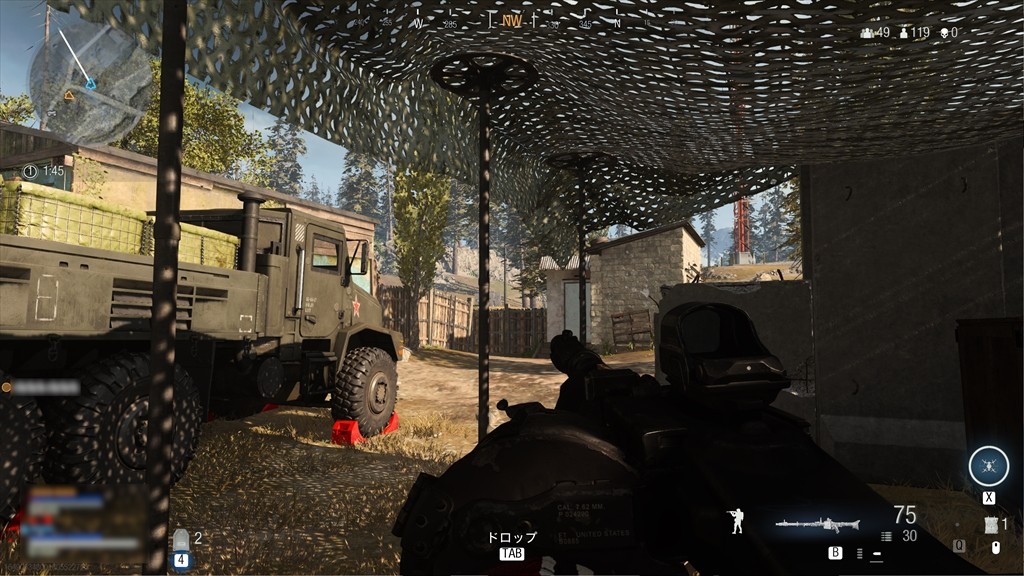Select the light machine gun weapon icon
This screenshot has height=576, width=1024.
pyautogui.click(x=816, y=522)
